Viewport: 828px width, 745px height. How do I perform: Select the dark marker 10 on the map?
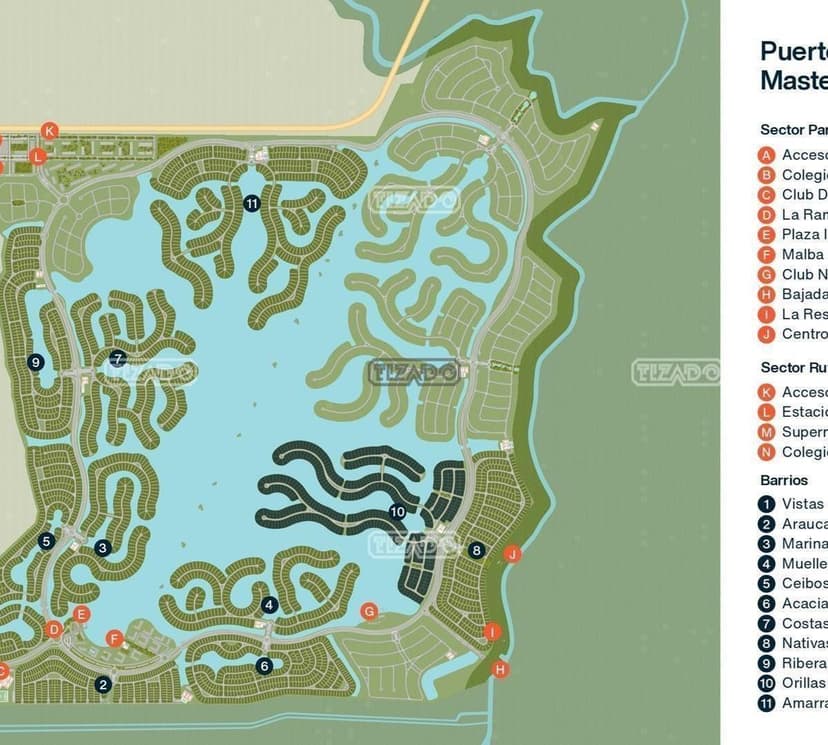pos(398,511)
